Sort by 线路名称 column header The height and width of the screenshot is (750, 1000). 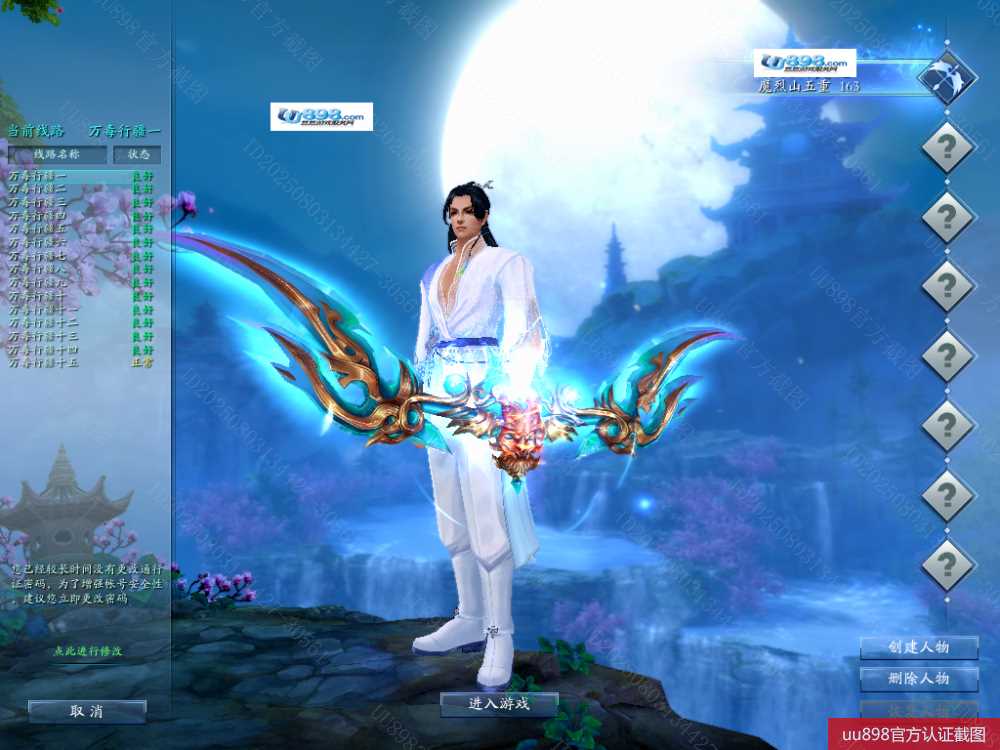57,155
